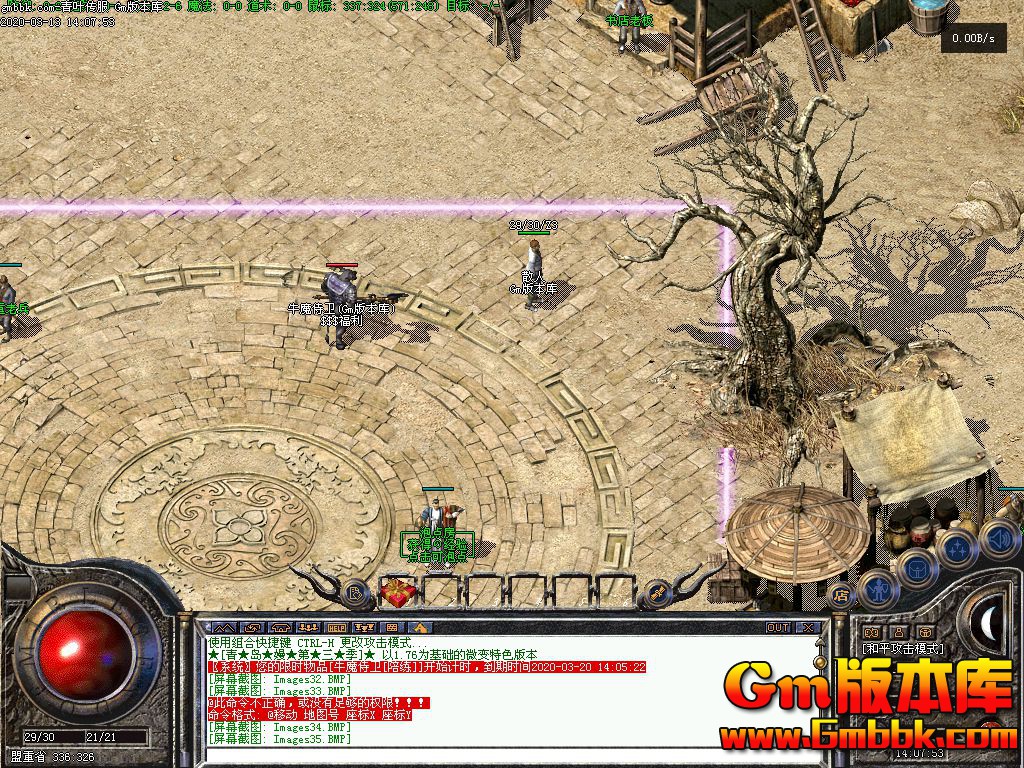Select the red gift box in the belt slot
Viewport: 1024px width, 768px height.
[x=398, y=594]
